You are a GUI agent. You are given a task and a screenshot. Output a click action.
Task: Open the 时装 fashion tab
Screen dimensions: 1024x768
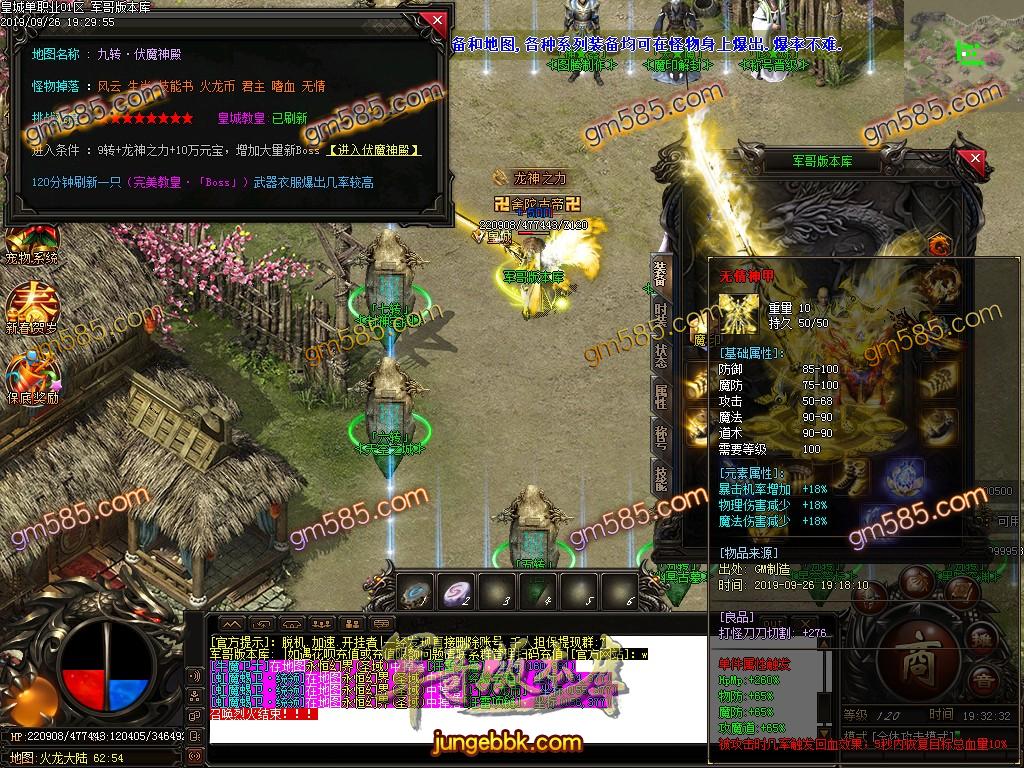(x=661, y=313)
